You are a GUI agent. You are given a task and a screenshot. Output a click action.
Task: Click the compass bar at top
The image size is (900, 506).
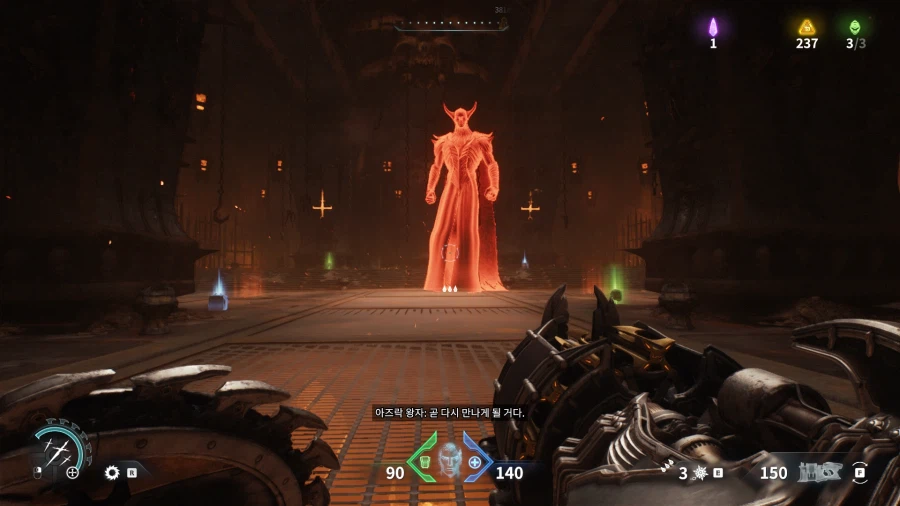point(451,23)
